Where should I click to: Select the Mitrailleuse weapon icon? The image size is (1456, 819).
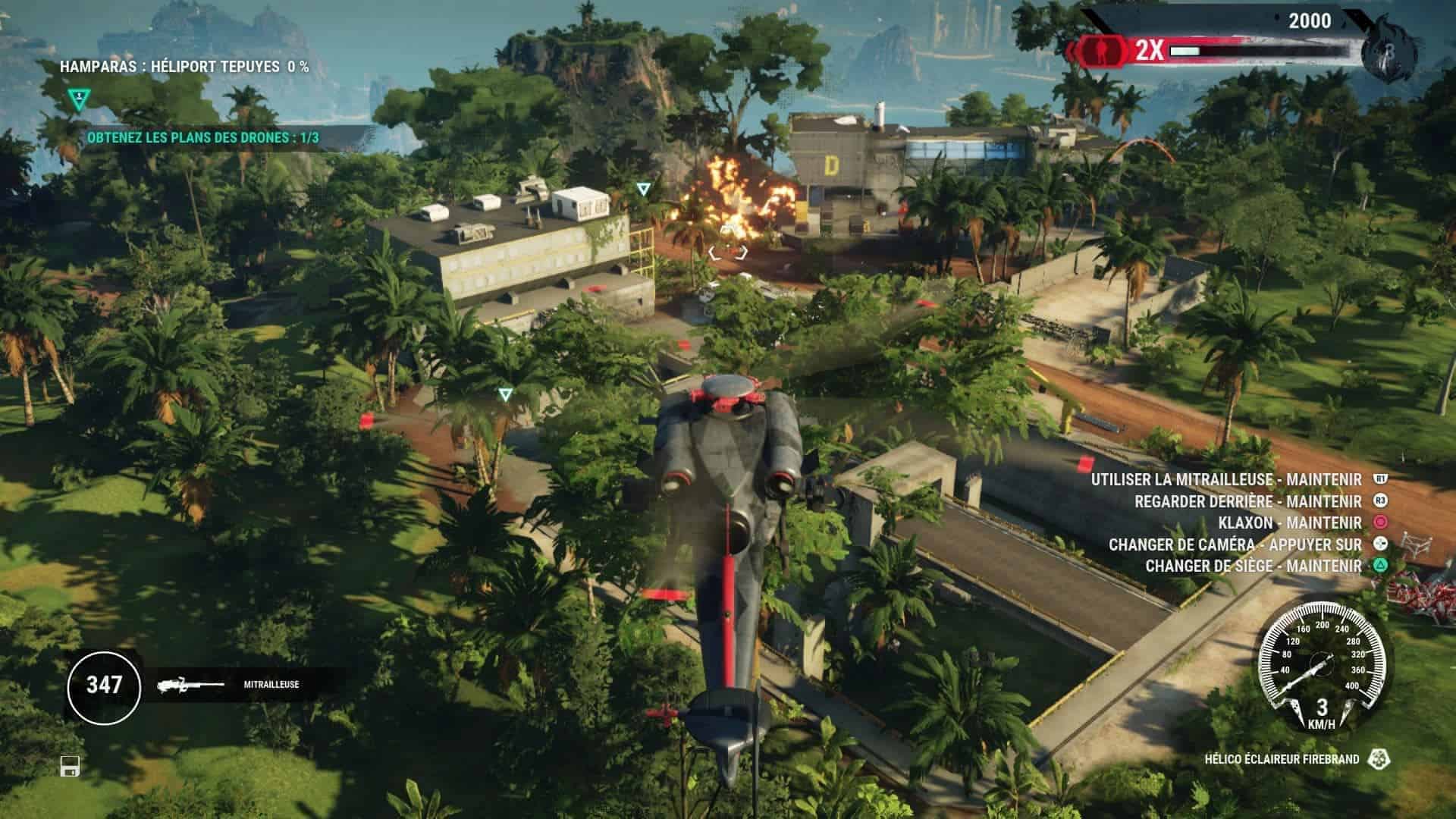point(190,685)
